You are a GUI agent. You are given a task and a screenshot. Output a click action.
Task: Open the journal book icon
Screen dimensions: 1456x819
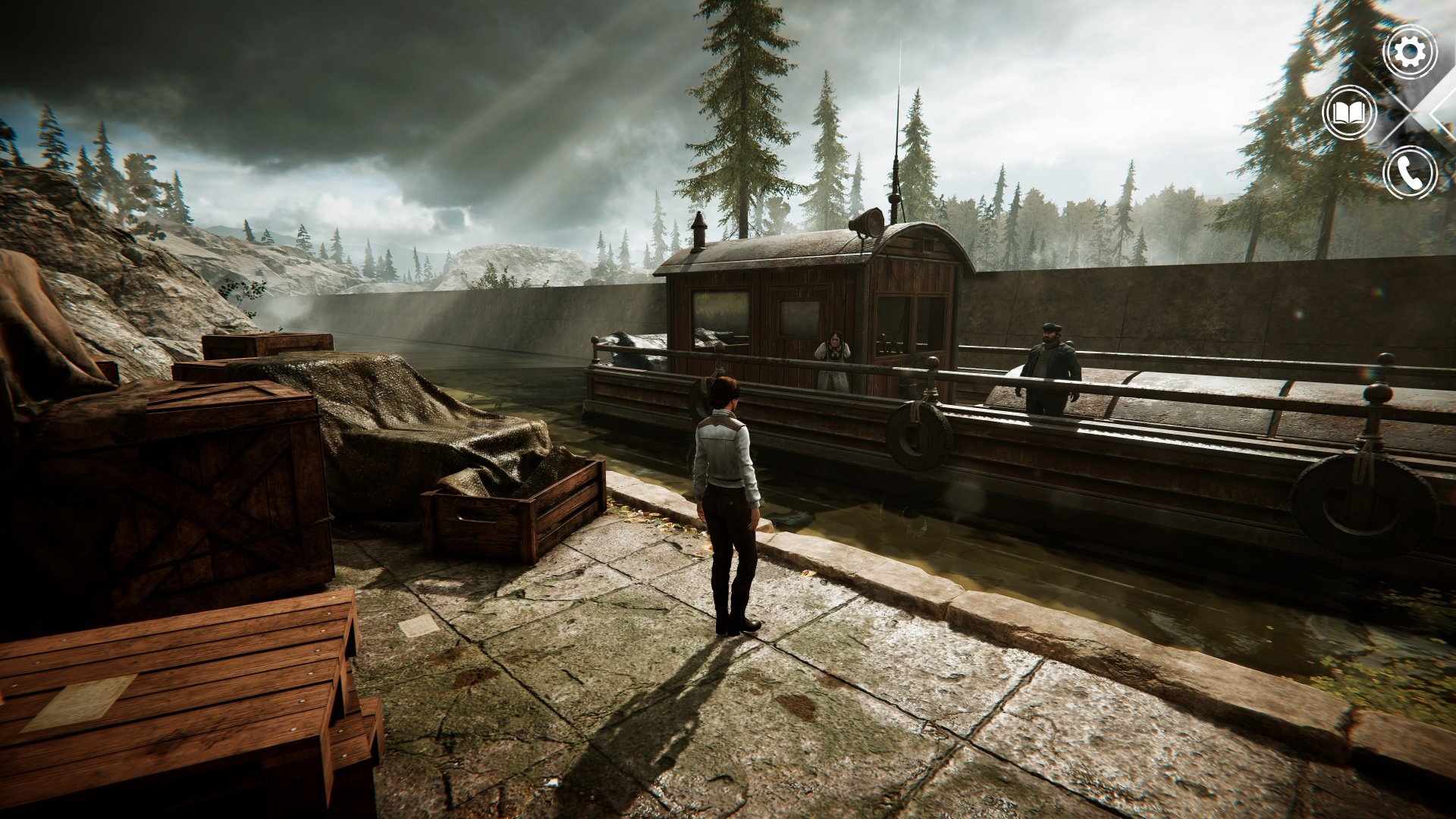point(1349,113)
